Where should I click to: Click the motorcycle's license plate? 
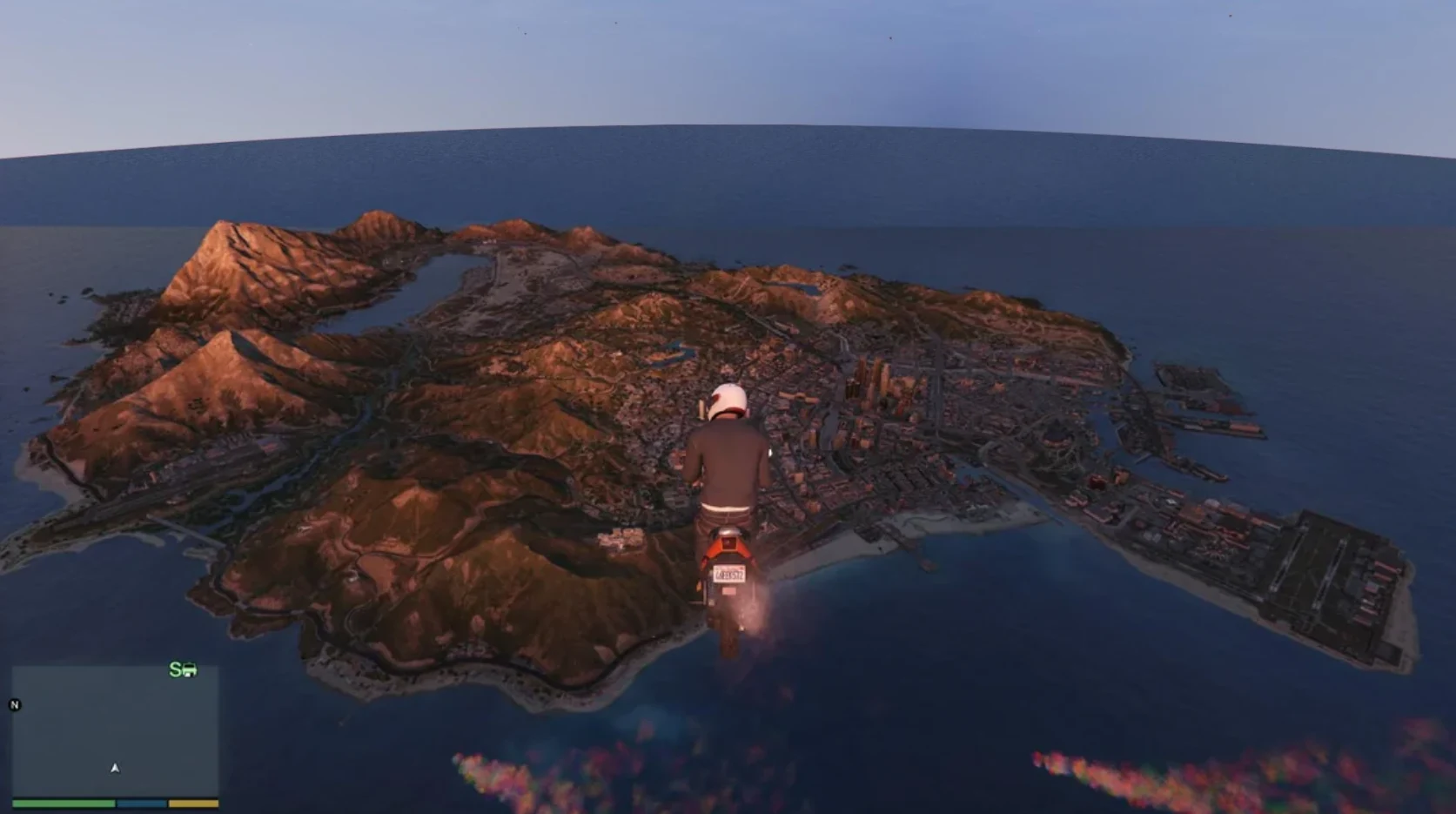click(728, 575)
